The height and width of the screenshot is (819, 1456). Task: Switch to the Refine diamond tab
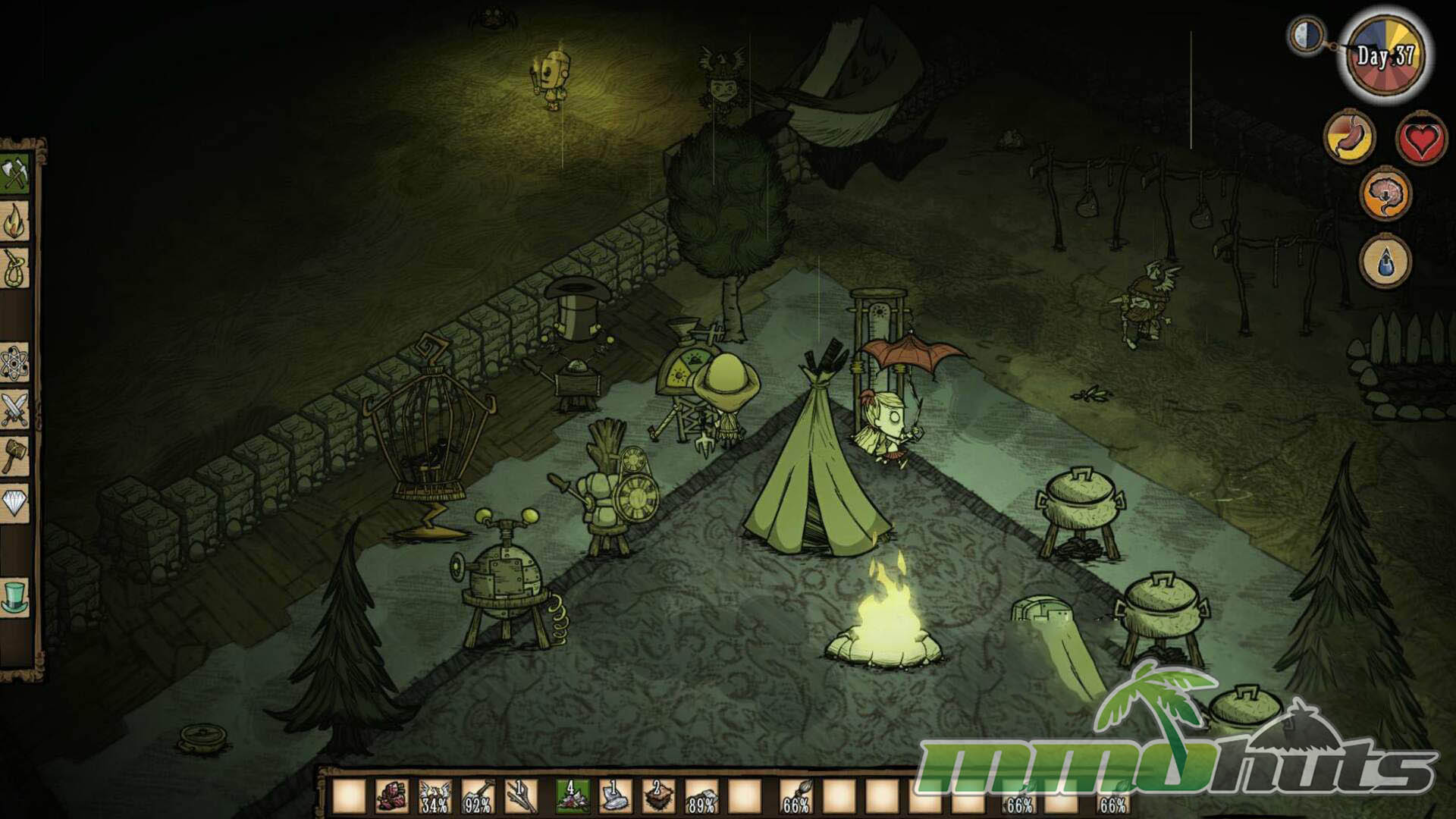[x=14, y=503]
